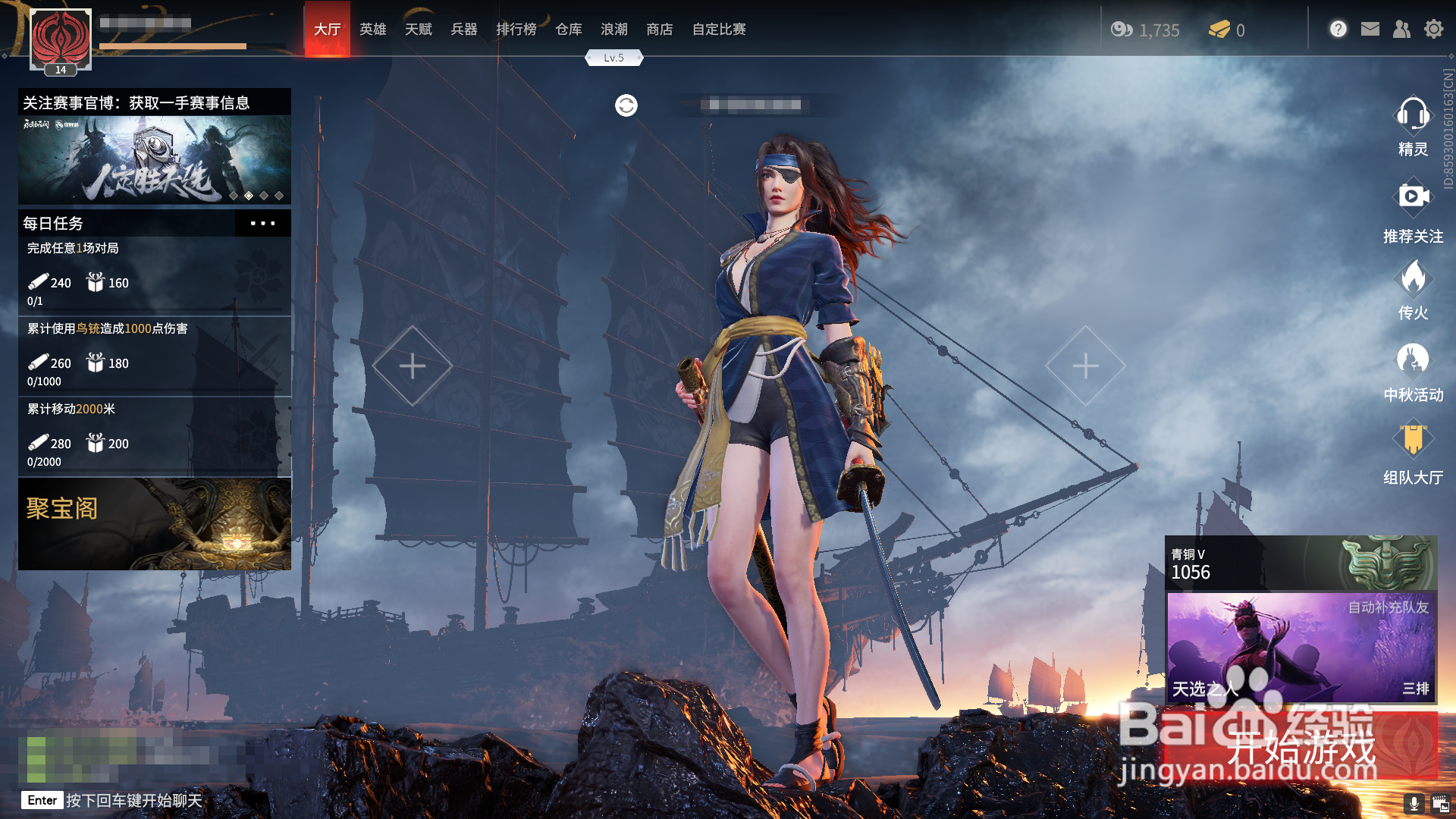
Task: Choose the 自定比赛 tab
Action: [718, 30]
